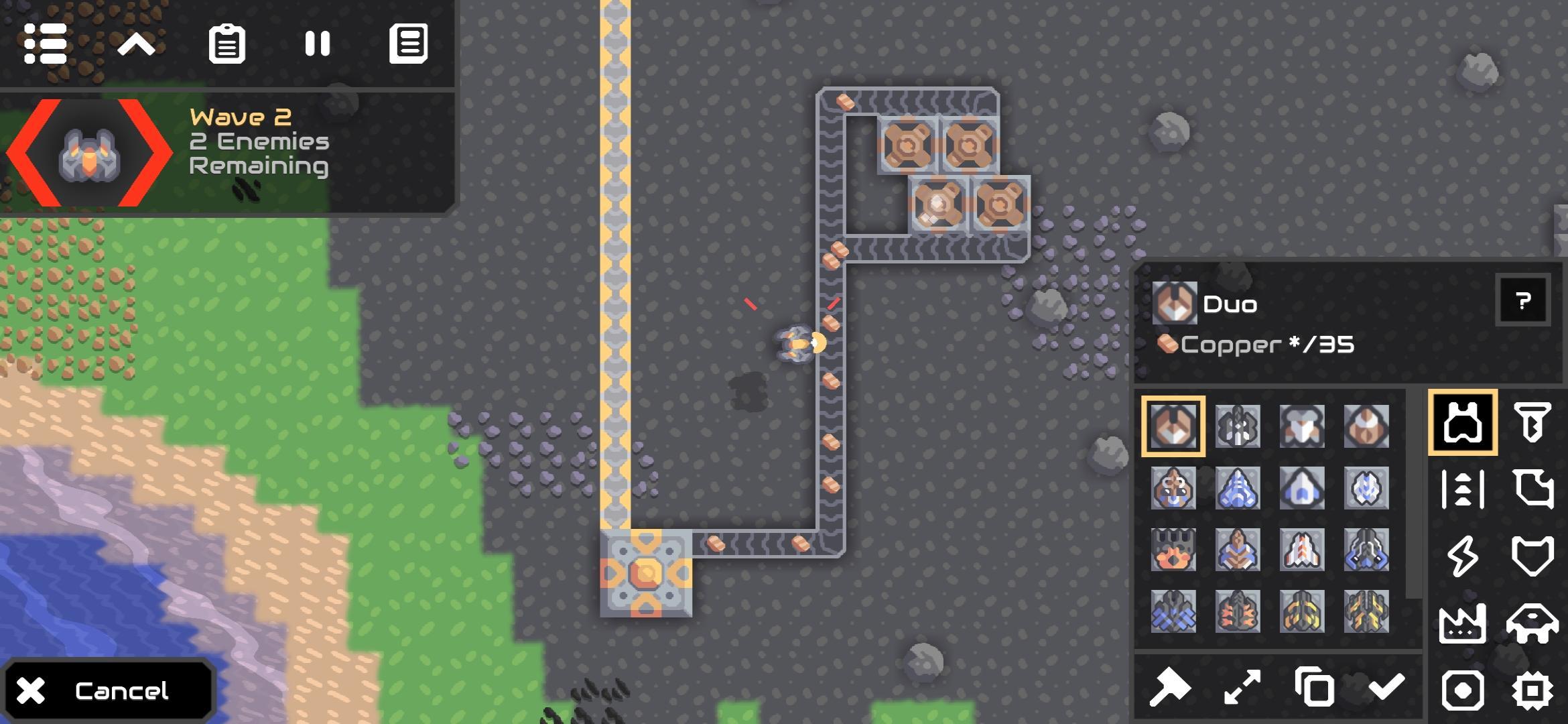Select the distribution conveyor category
This screenshot has width=1568, height=724.
[1461, 488]
